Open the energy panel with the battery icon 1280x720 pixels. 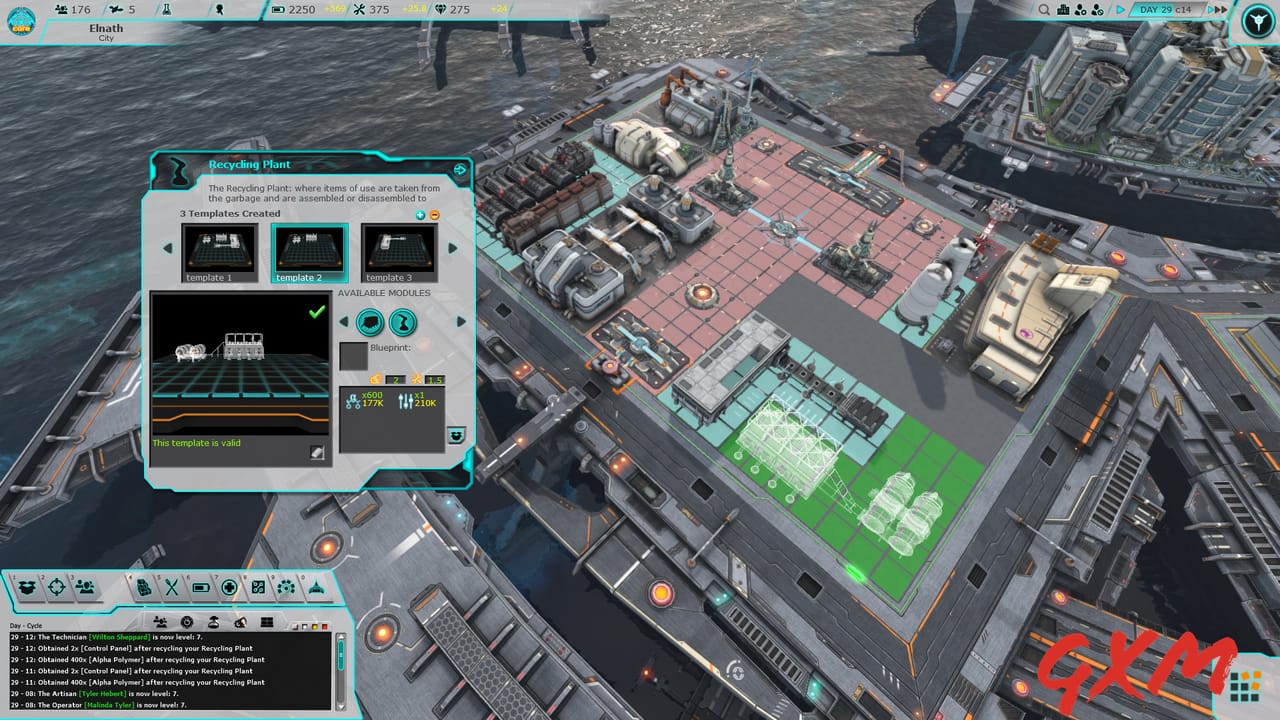tap(199, 586)
